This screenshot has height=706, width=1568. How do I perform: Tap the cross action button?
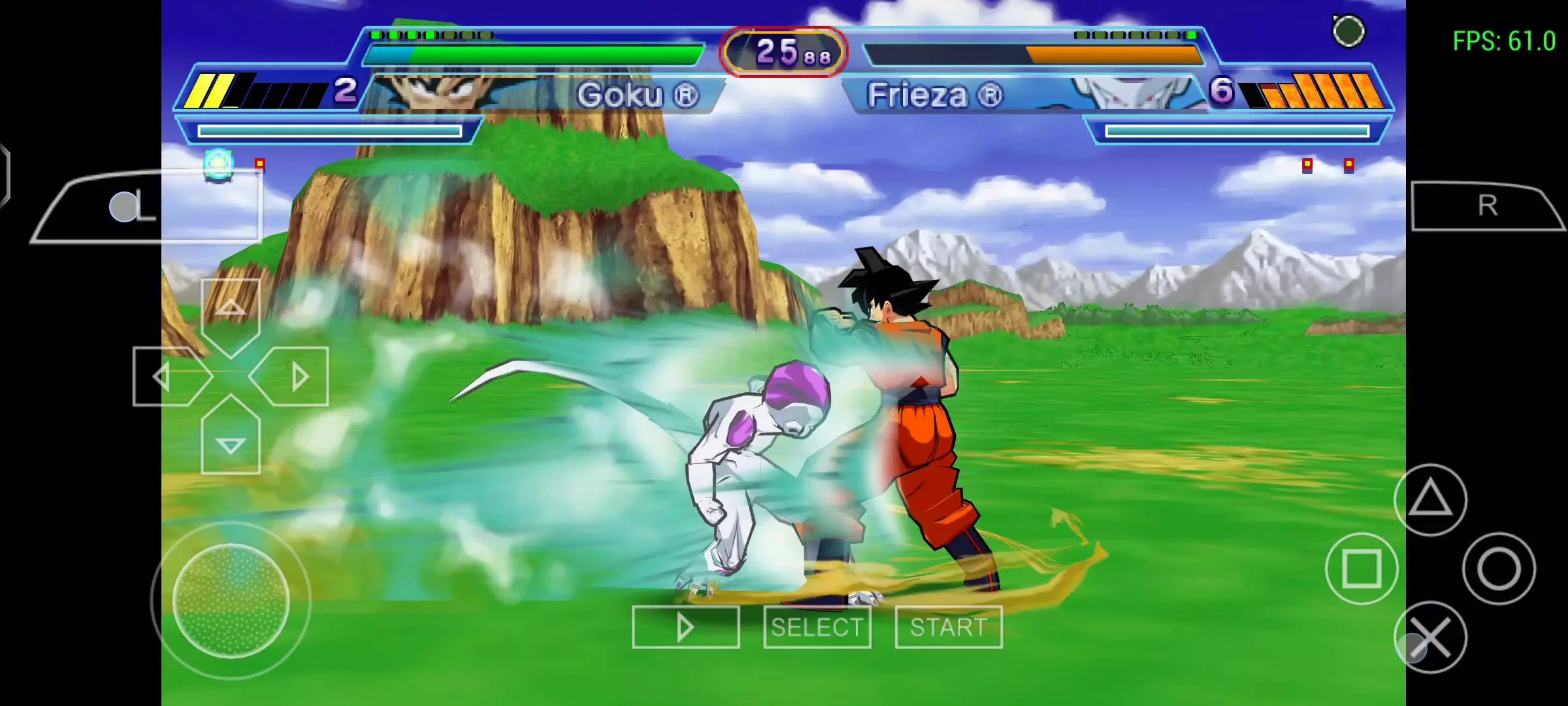coord(1430,637)
